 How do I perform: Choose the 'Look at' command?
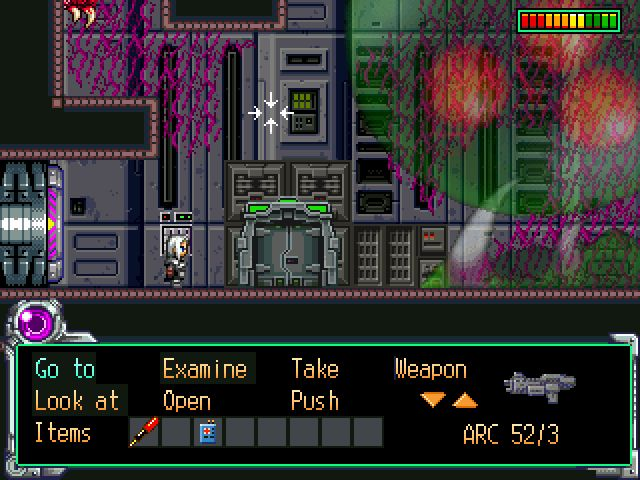76,401
